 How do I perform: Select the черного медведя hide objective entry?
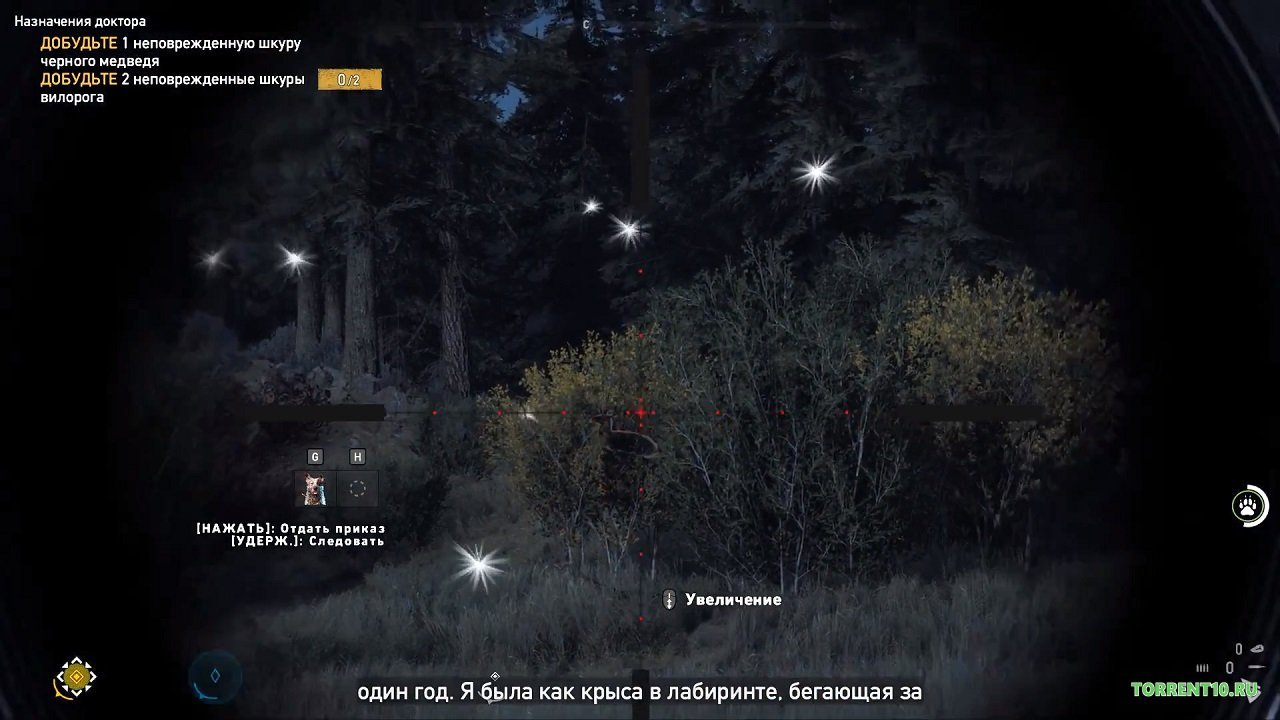pos(170,50)
